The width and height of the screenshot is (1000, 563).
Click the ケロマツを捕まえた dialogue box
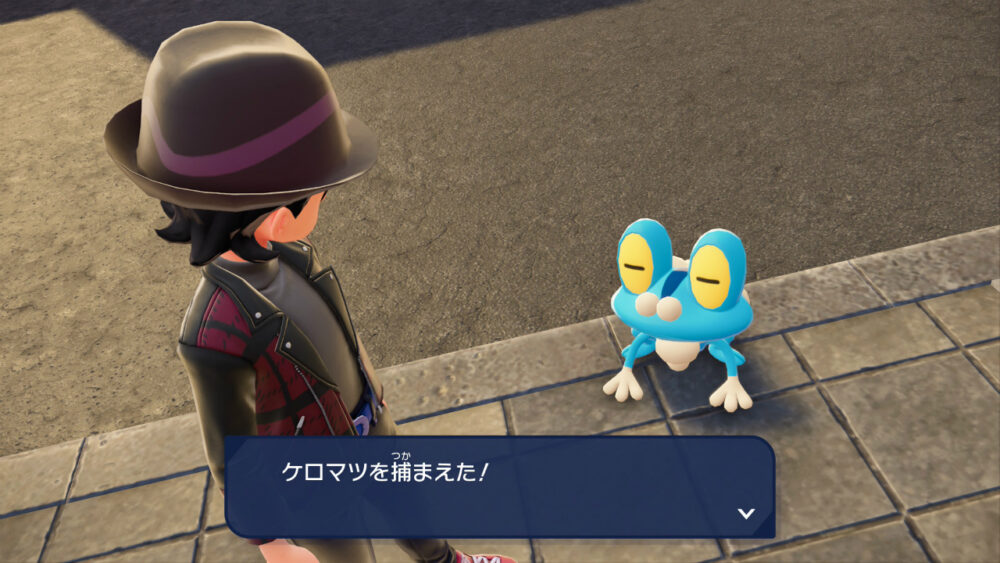499,487
